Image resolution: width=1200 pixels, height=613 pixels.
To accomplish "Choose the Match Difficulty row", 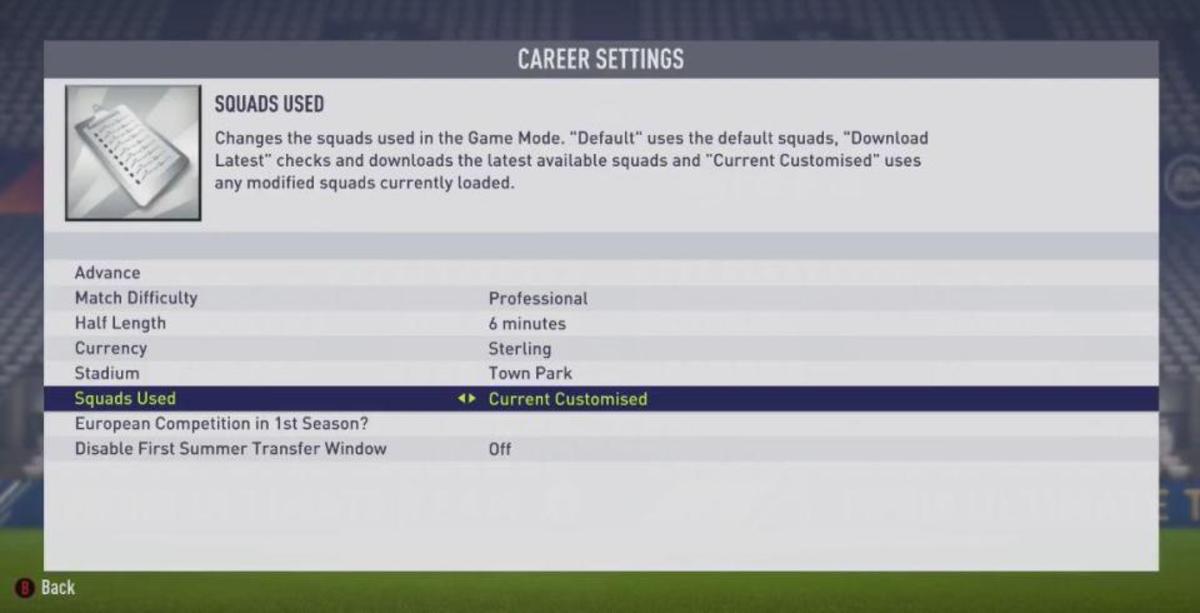I will [136, 298].
